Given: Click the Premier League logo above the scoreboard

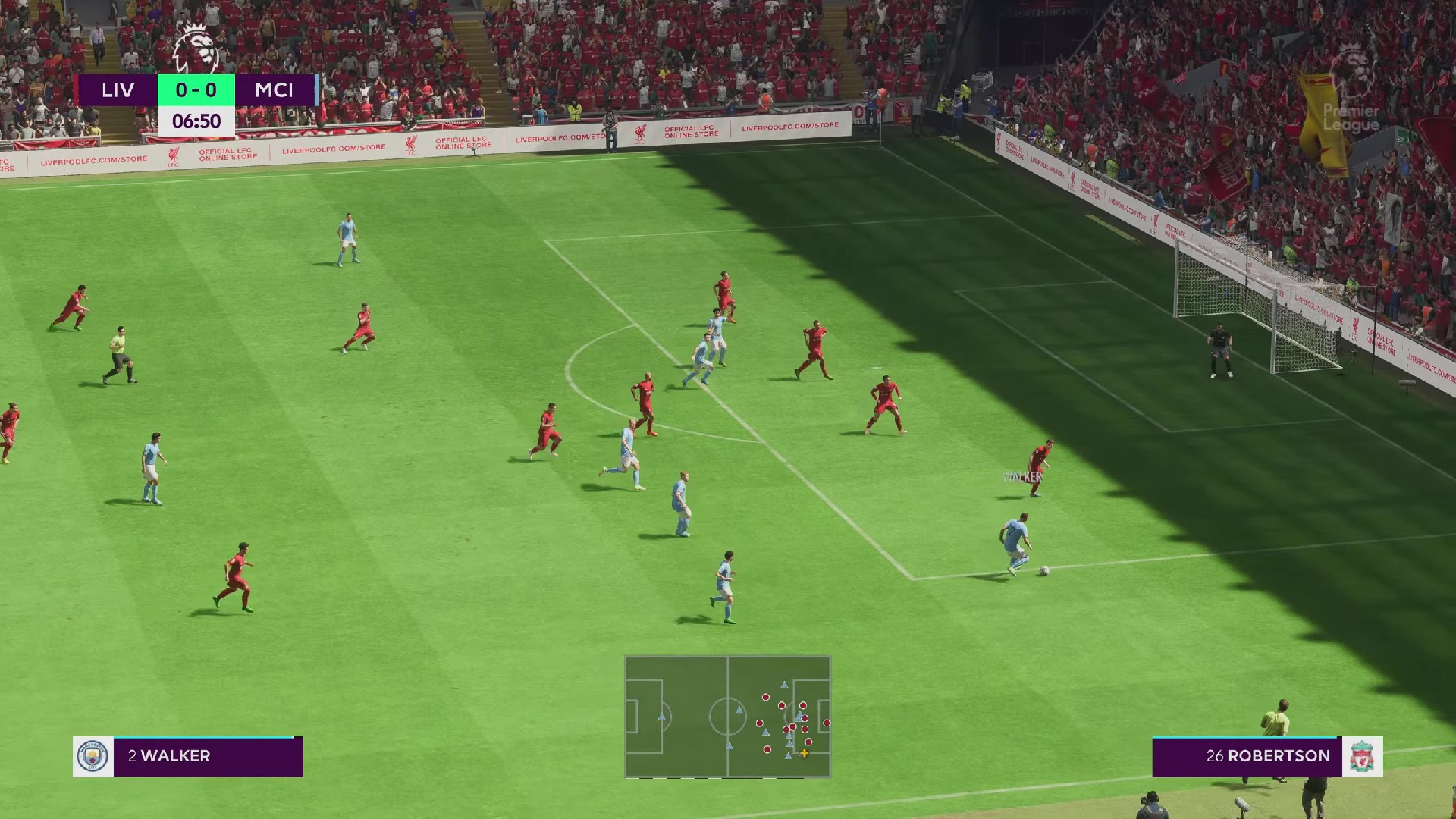Looking at the screenshot, I should pyautogui.click(x=196, y=45).
